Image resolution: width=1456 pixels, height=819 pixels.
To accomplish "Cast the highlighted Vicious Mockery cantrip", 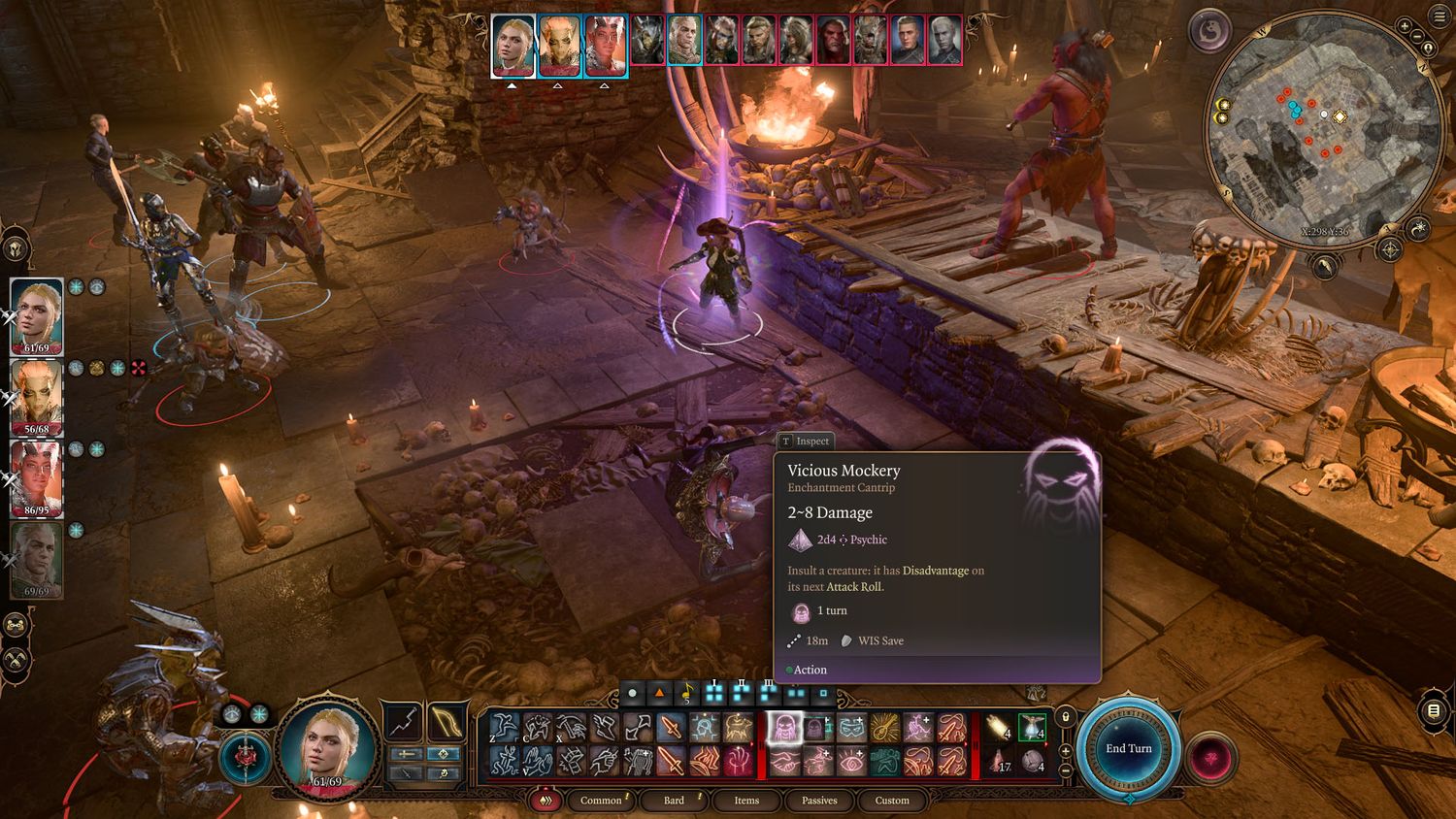I will click(784, 727).
